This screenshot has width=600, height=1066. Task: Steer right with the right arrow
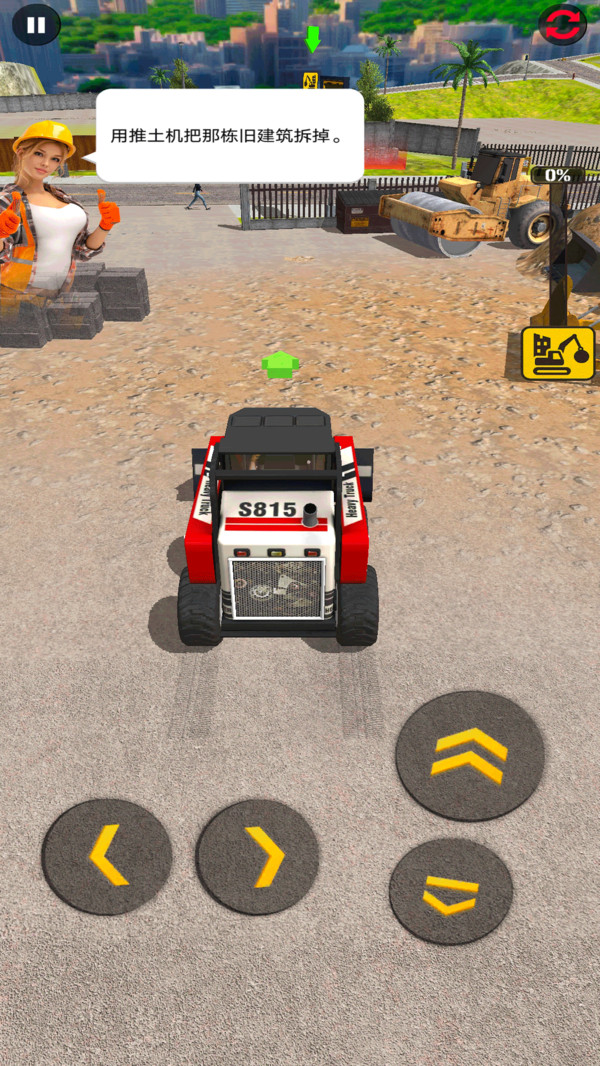coord(257,857)
